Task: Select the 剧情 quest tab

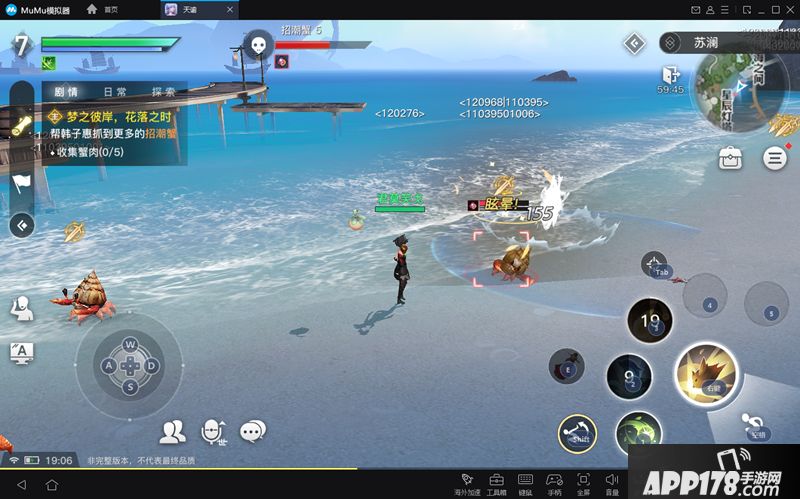Action: click(67, 92)
